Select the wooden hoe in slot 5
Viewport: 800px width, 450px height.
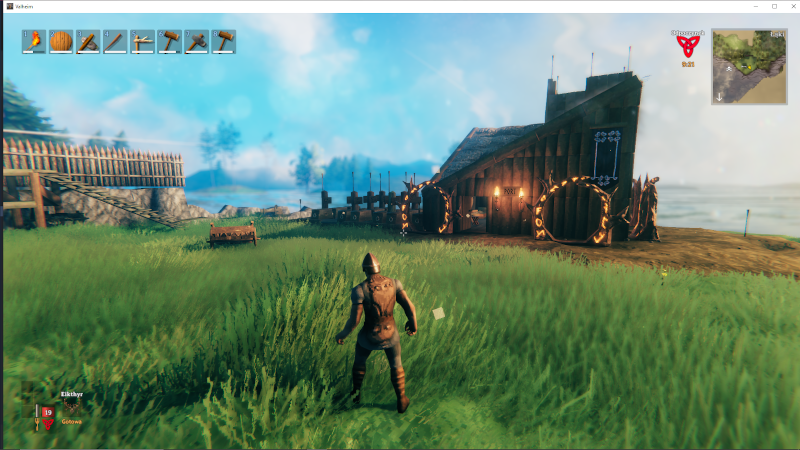click(x=142, y=41)
